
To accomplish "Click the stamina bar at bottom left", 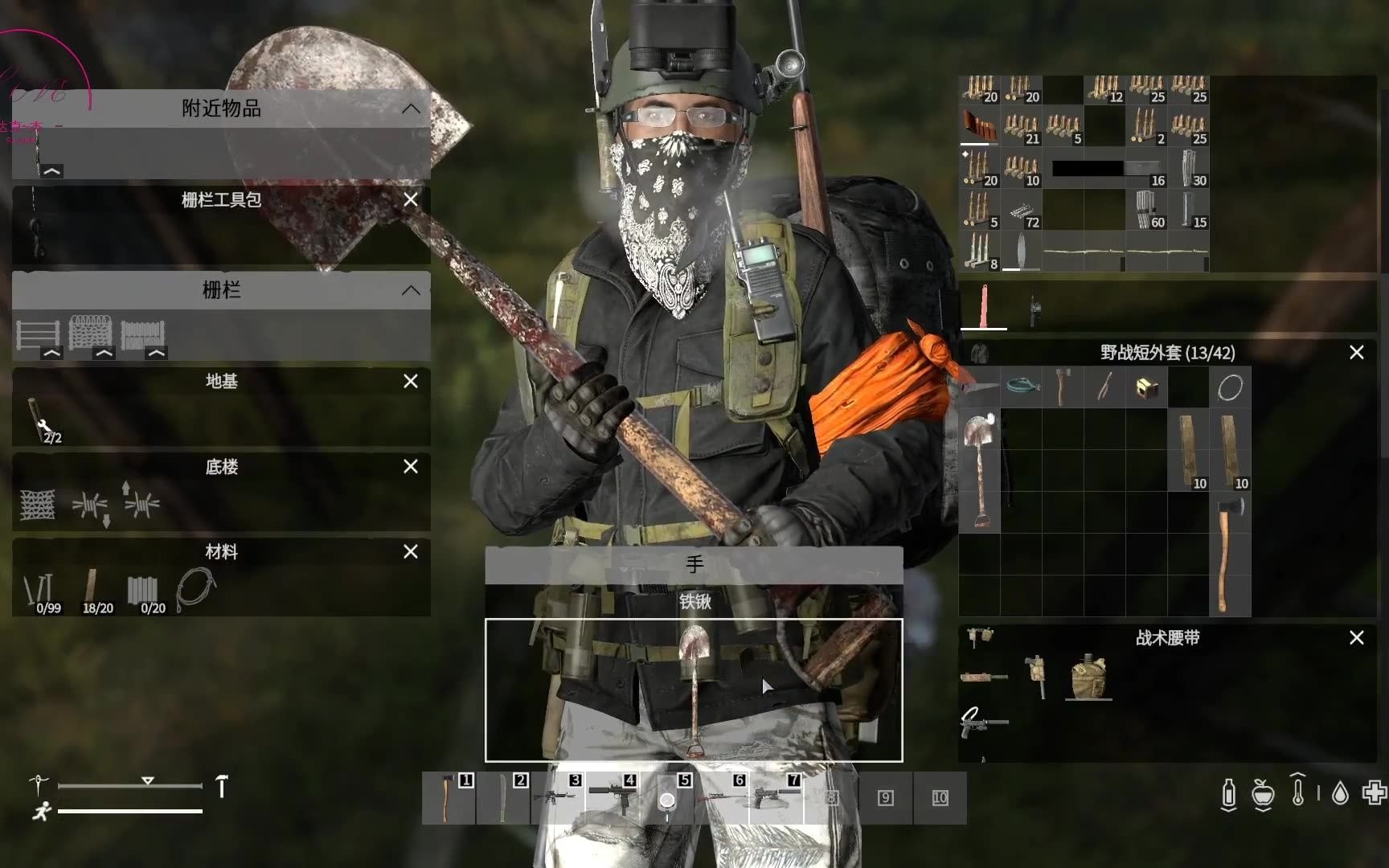I will click(x=129, y=813).
